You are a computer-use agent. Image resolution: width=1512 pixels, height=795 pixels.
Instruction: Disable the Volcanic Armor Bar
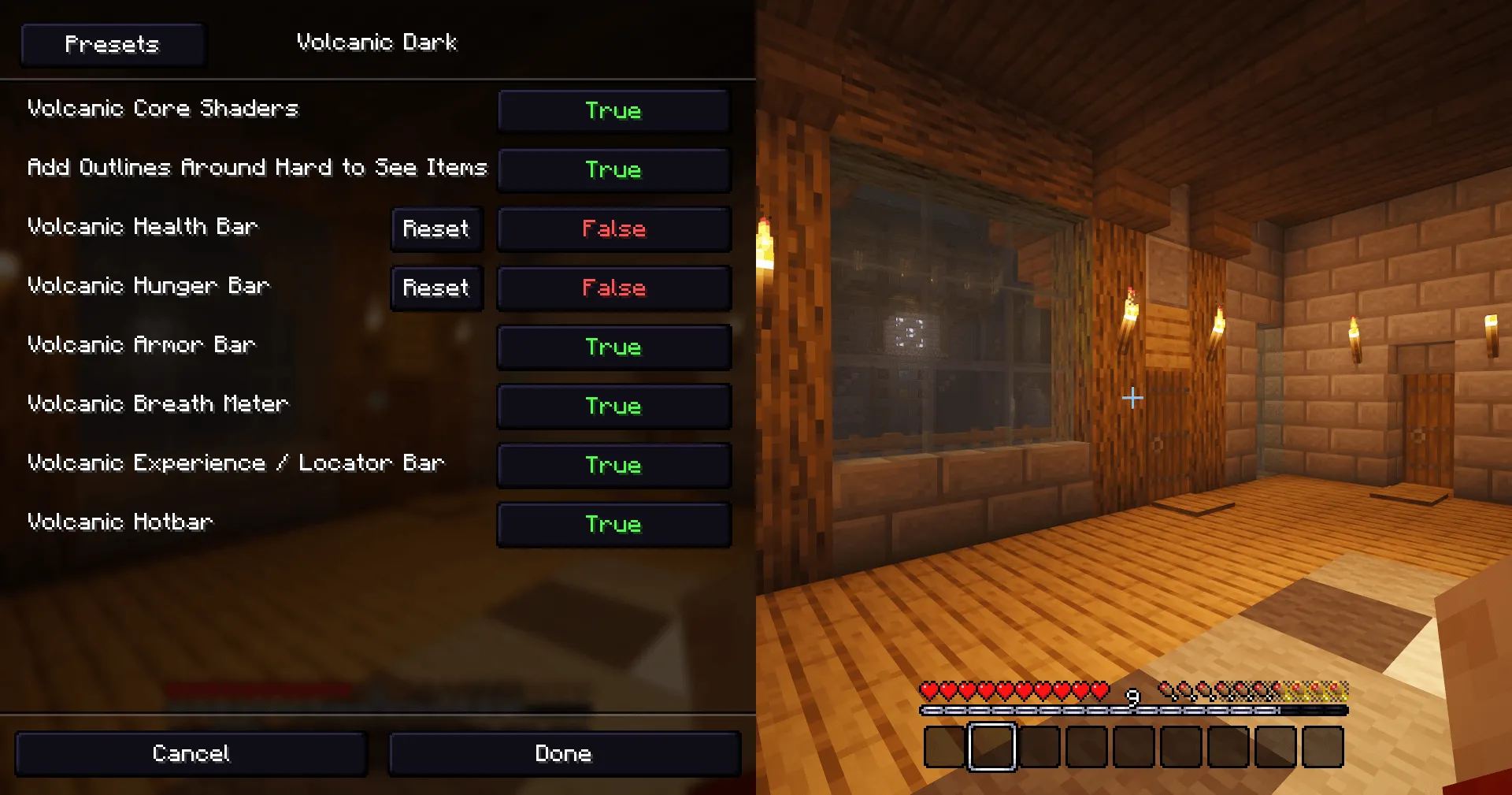613,347
